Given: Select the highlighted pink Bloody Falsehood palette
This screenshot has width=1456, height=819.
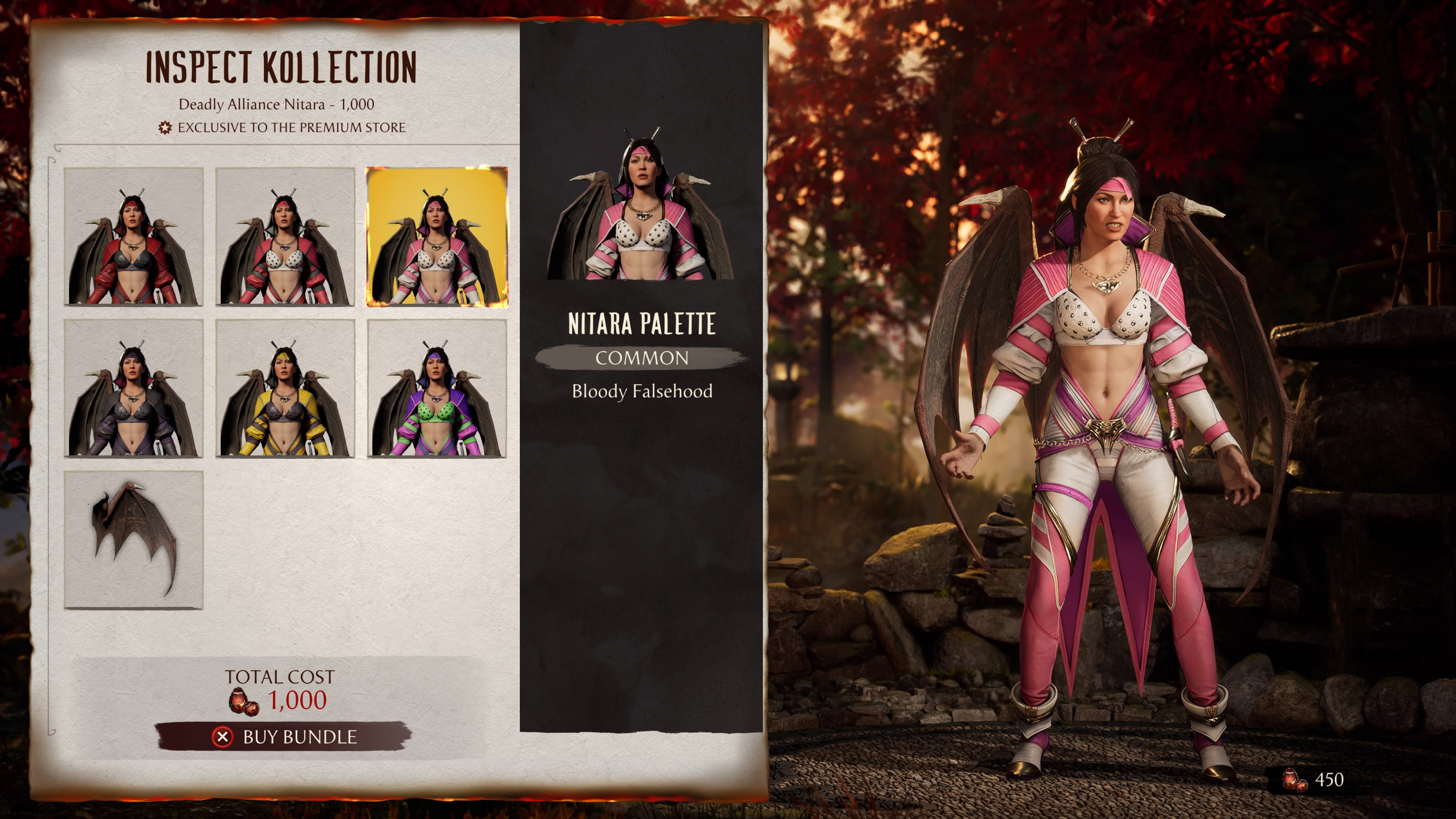Looking at the screenshot, I should 438,237.
